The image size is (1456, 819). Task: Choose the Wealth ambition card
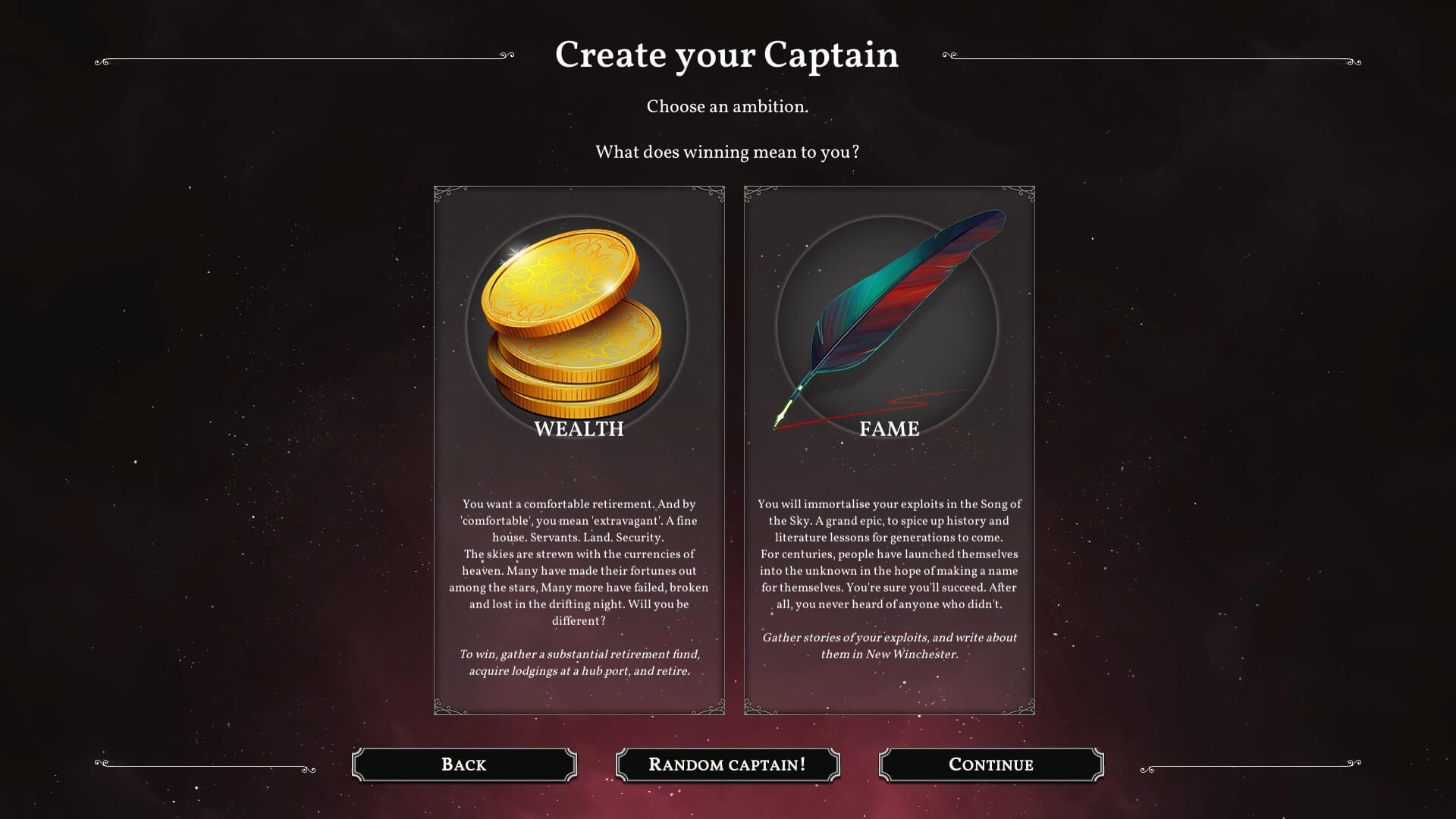click(x=579, y=450)
